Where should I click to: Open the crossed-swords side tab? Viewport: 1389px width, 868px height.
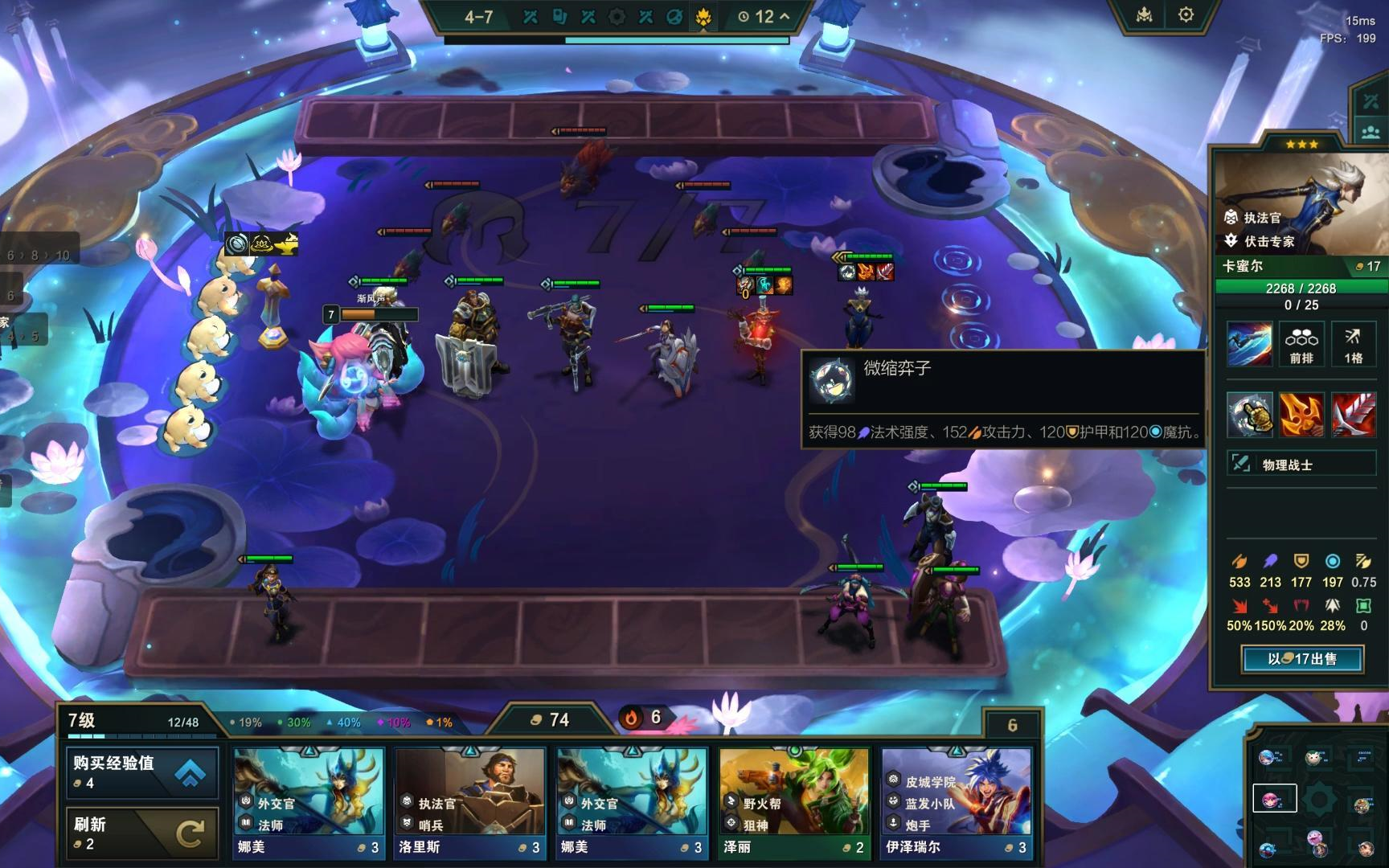pos(1370,101)
